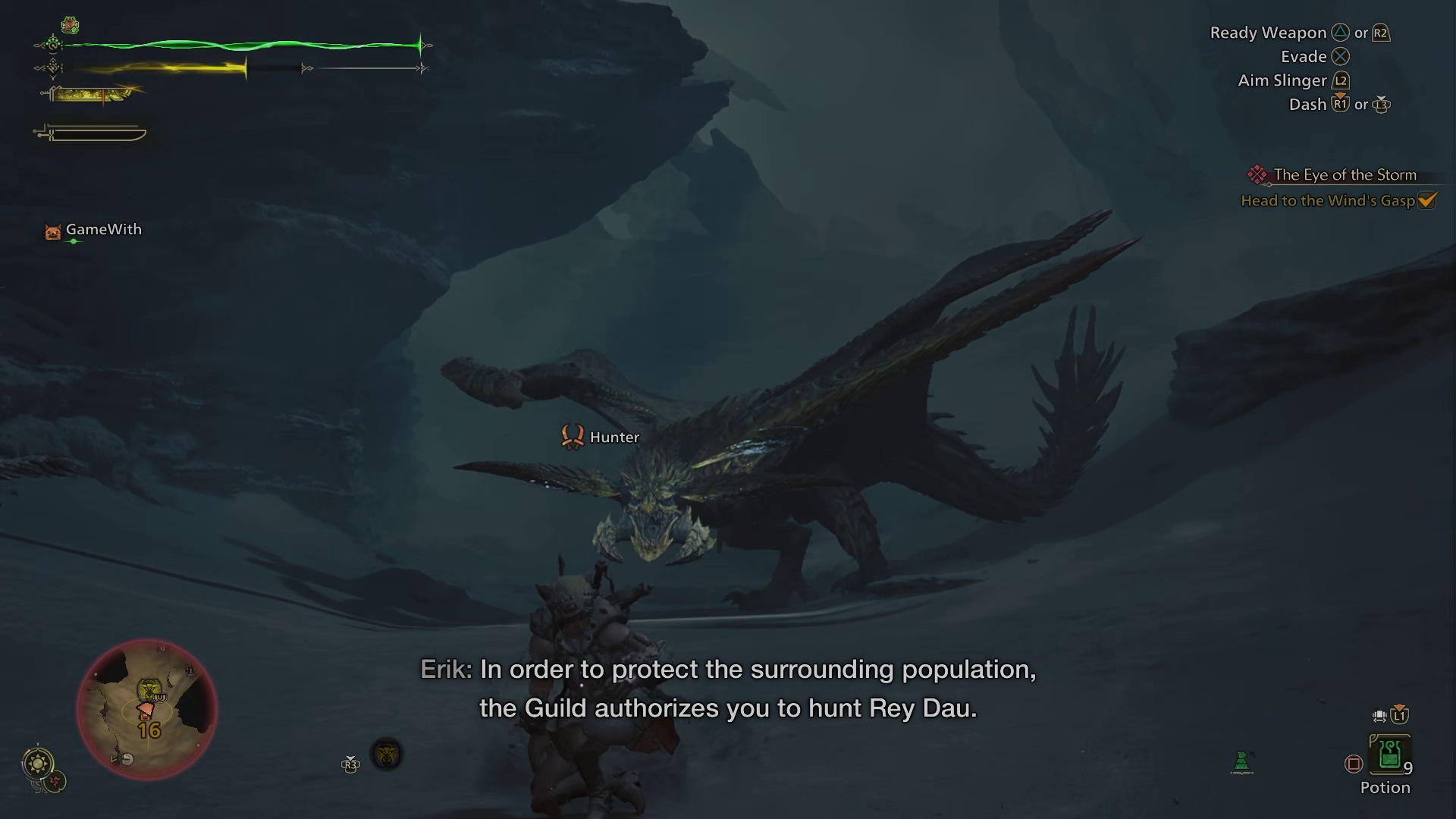Viewport: 1456px width, 819px height.
Task: Toggle the Head to the Wind's Gasp checkmark
Action: pos(1426,201)
